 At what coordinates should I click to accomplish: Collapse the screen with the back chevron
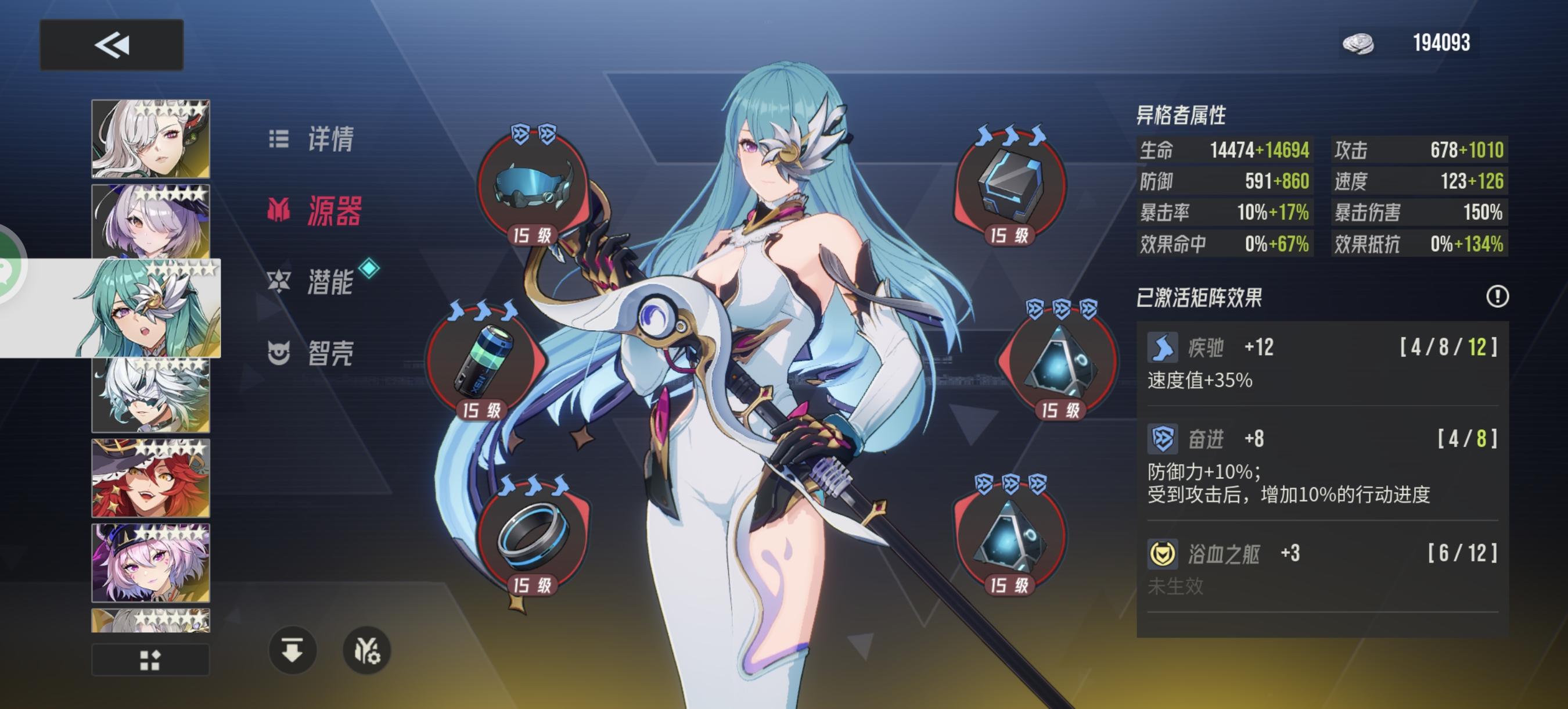pyautogui.click(x=112, y=45)
